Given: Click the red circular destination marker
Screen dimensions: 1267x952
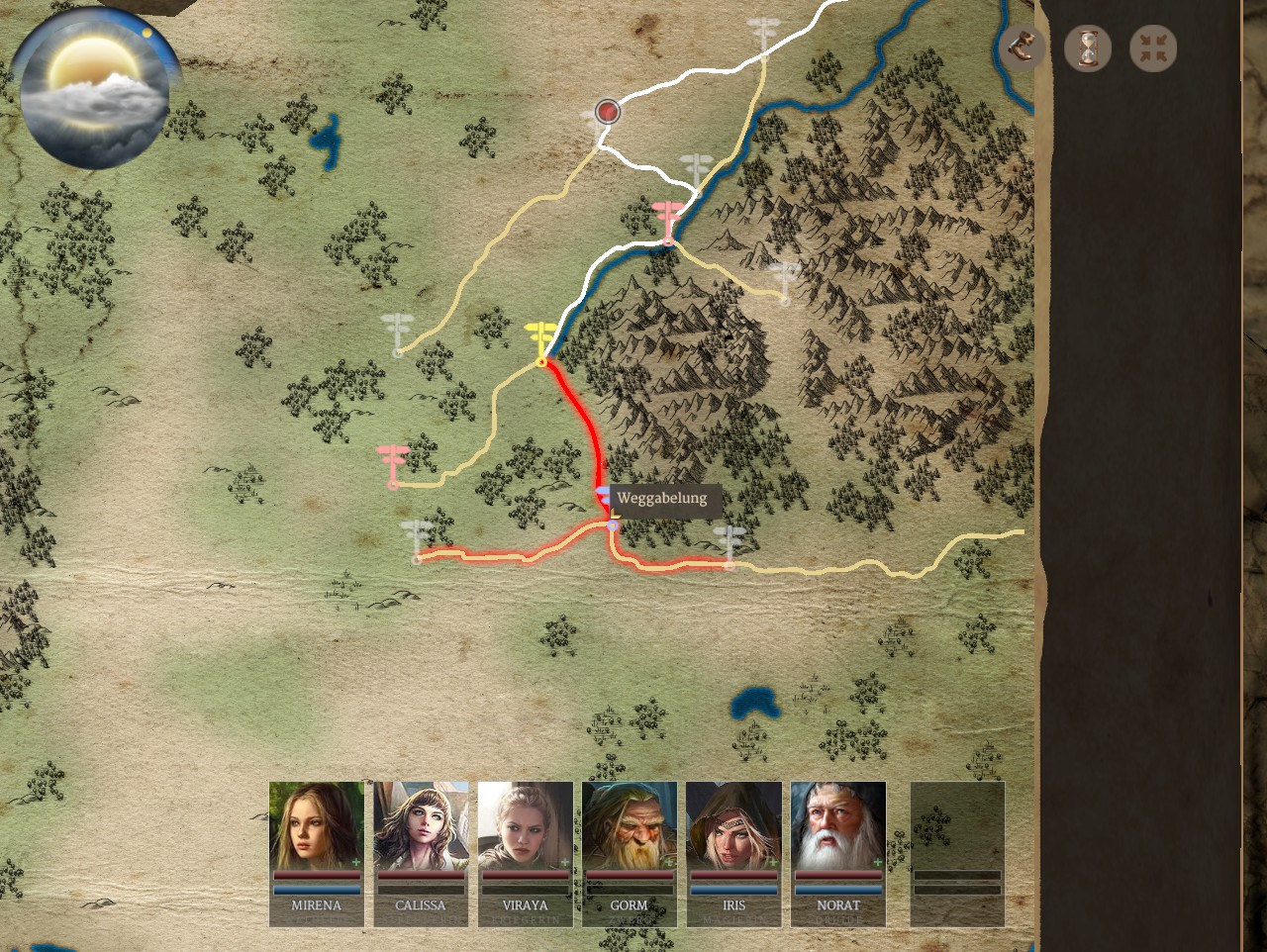Looking at the screenshot, I should (x=608, y=112).
